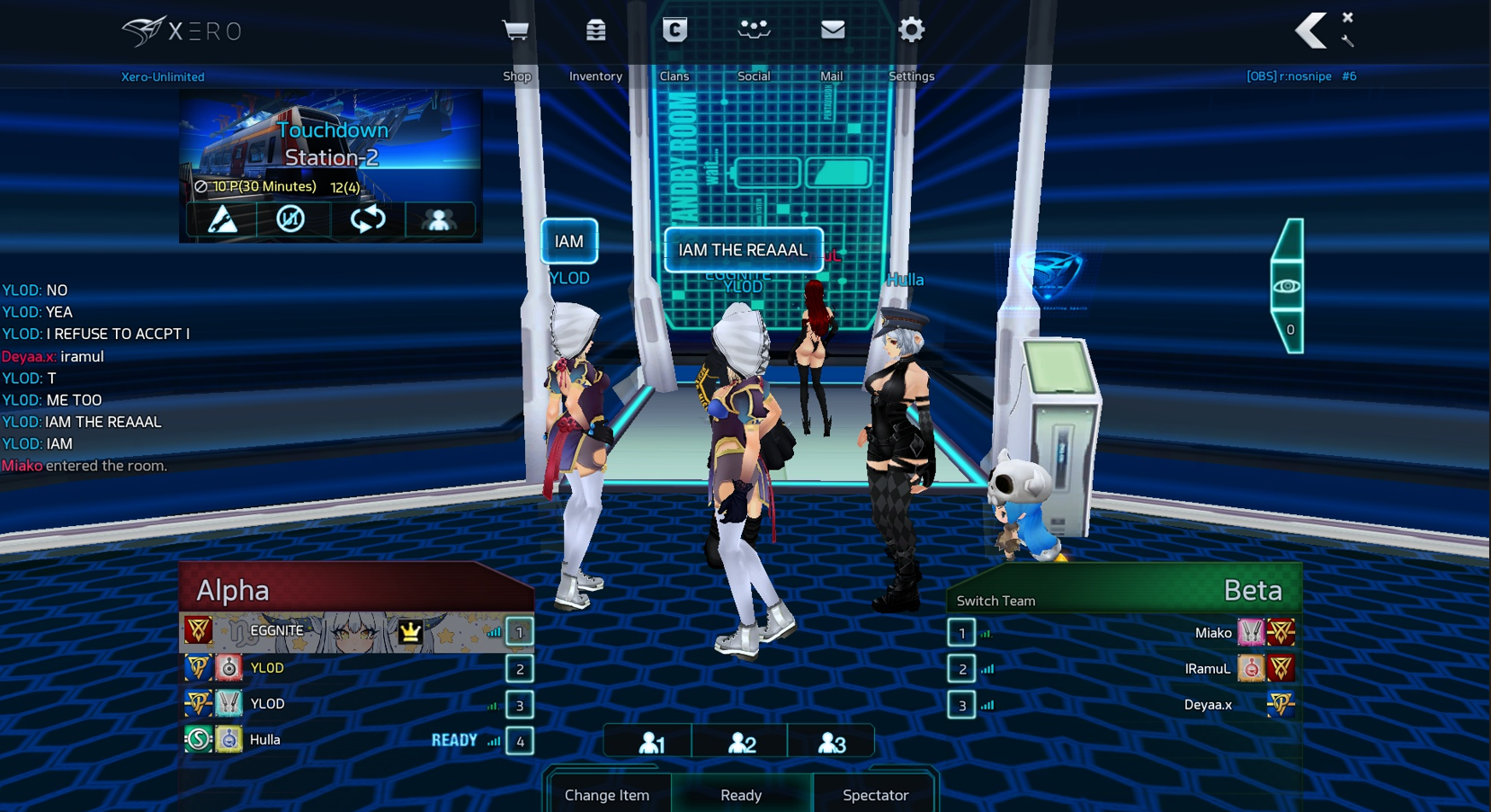Click the Touchdown Station-2 map thumbnail

point(331,144)
